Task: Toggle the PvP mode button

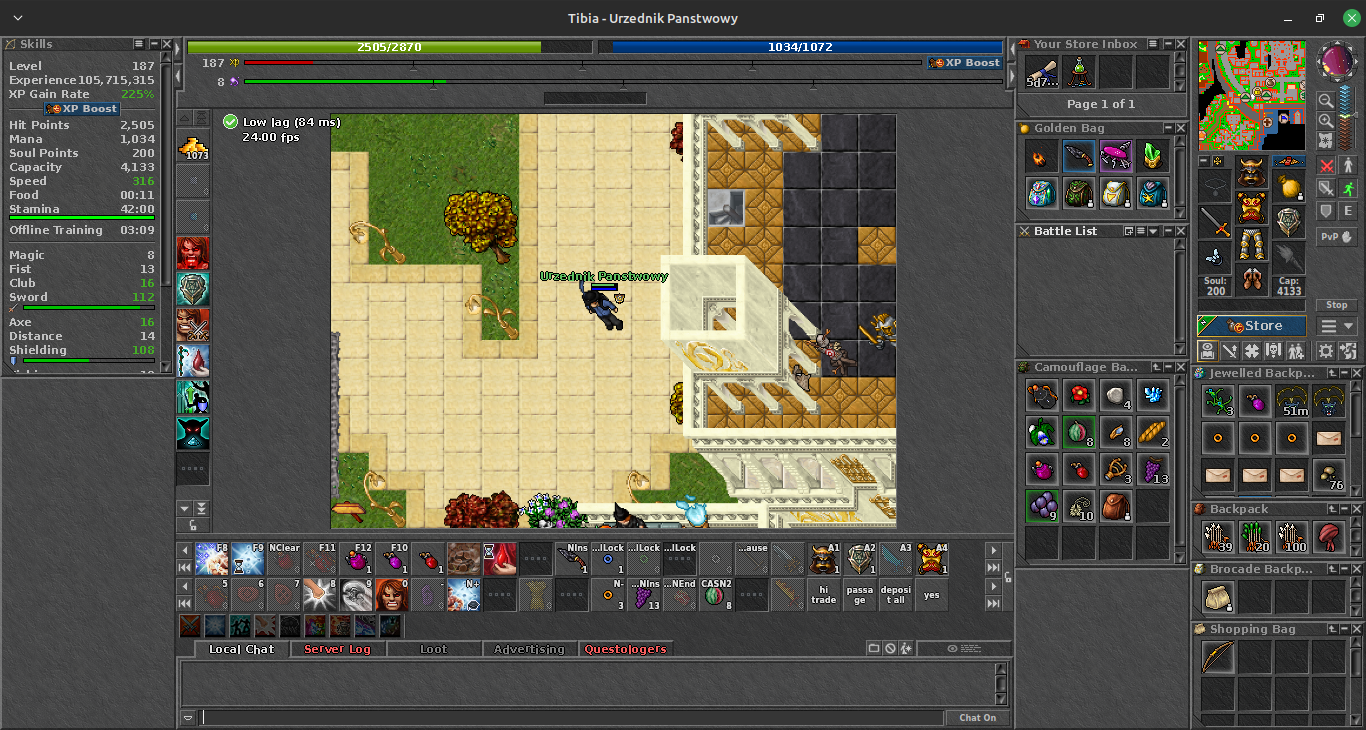Action: 1337,237
